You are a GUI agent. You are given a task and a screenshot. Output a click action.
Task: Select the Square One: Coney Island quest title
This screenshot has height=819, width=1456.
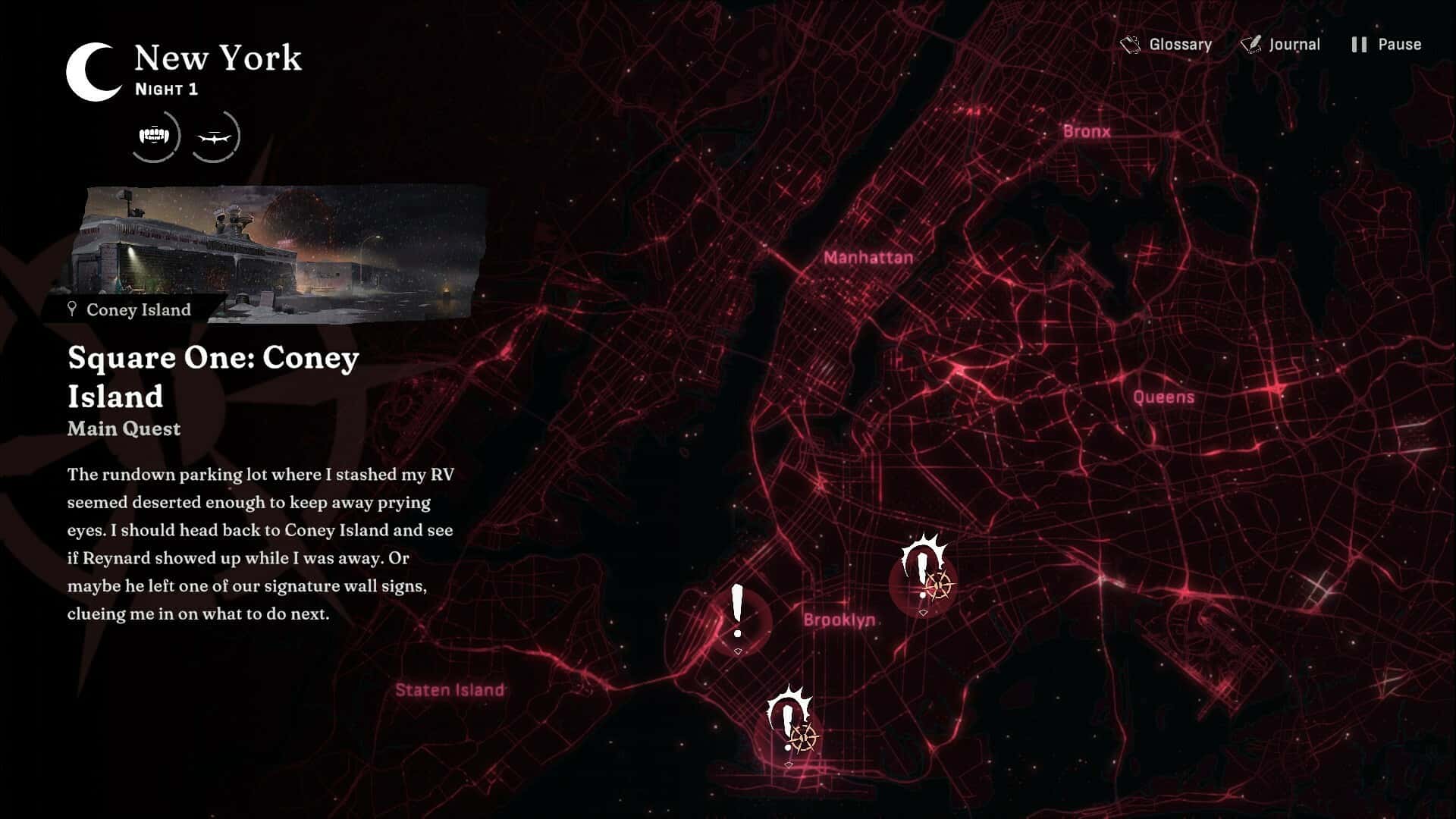(212, 375)
